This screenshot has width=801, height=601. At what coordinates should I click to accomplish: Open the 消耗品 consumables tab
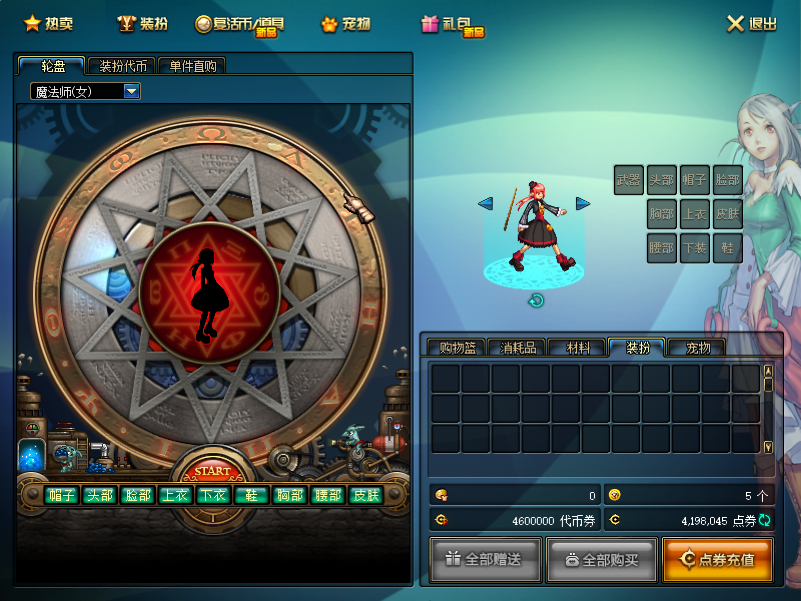click(517, 348)
